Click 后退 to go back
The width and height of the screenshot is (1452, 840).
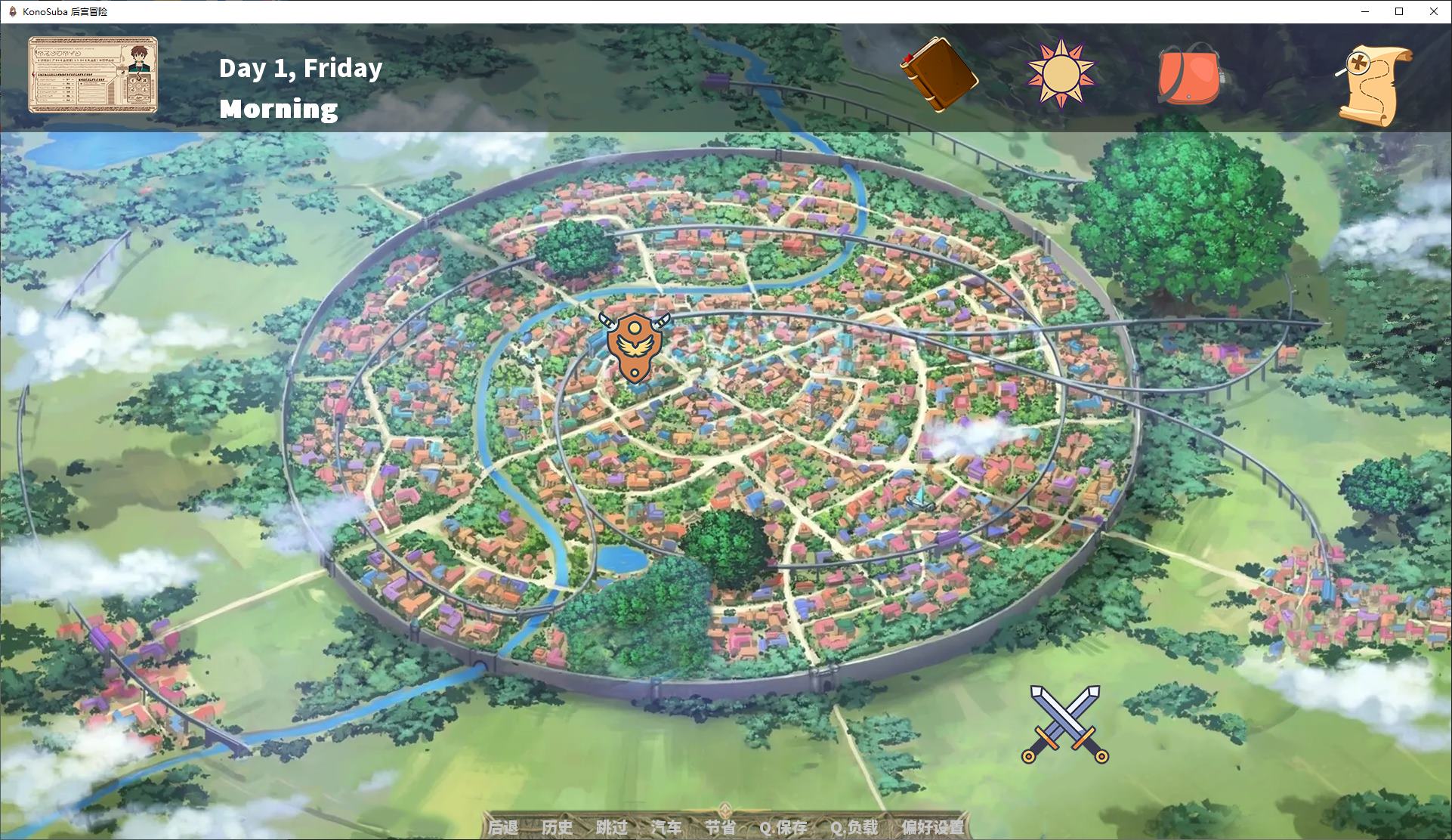(504, 828)
